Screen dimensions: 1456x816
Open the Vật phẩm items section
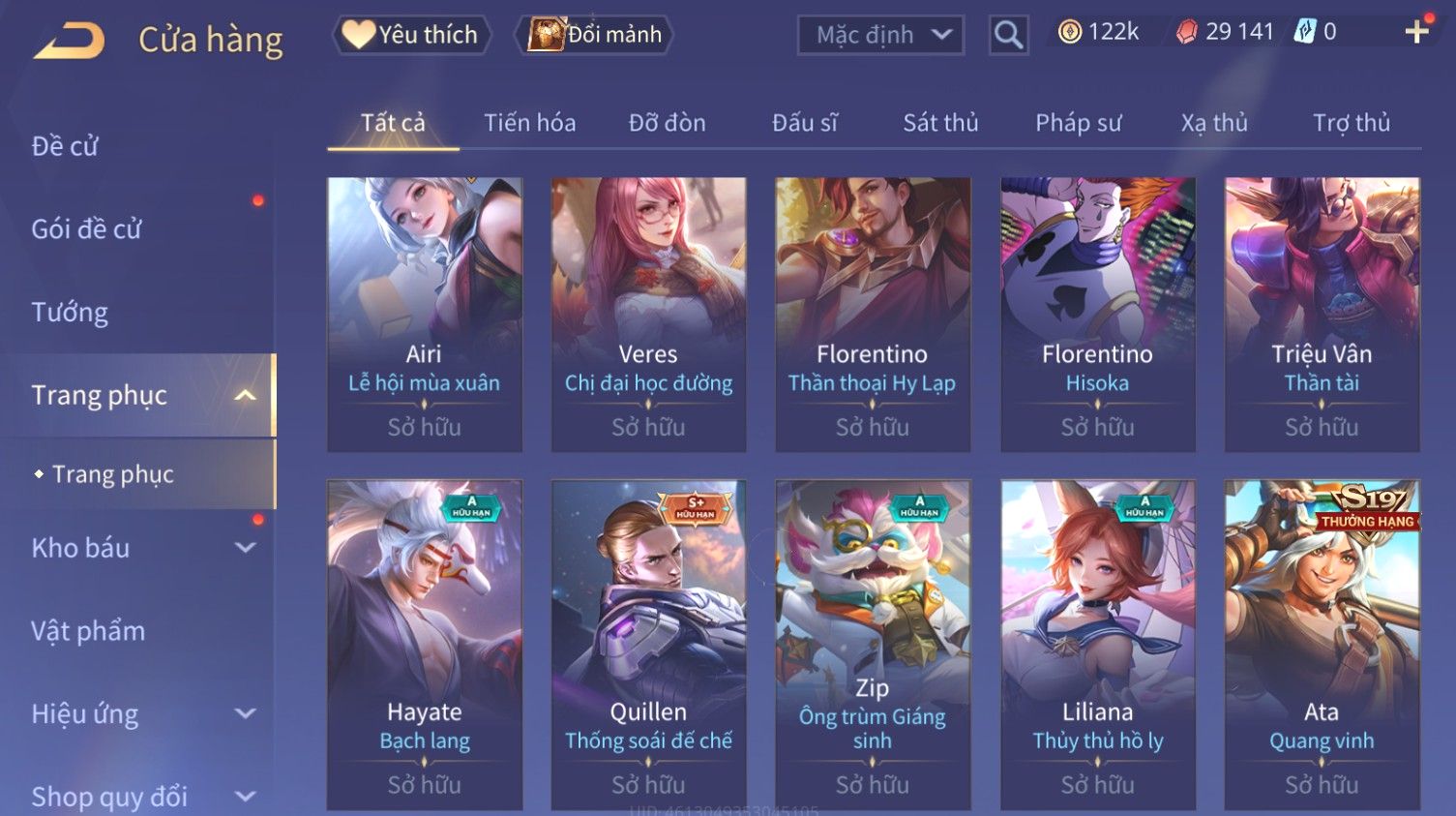[88, 631]
